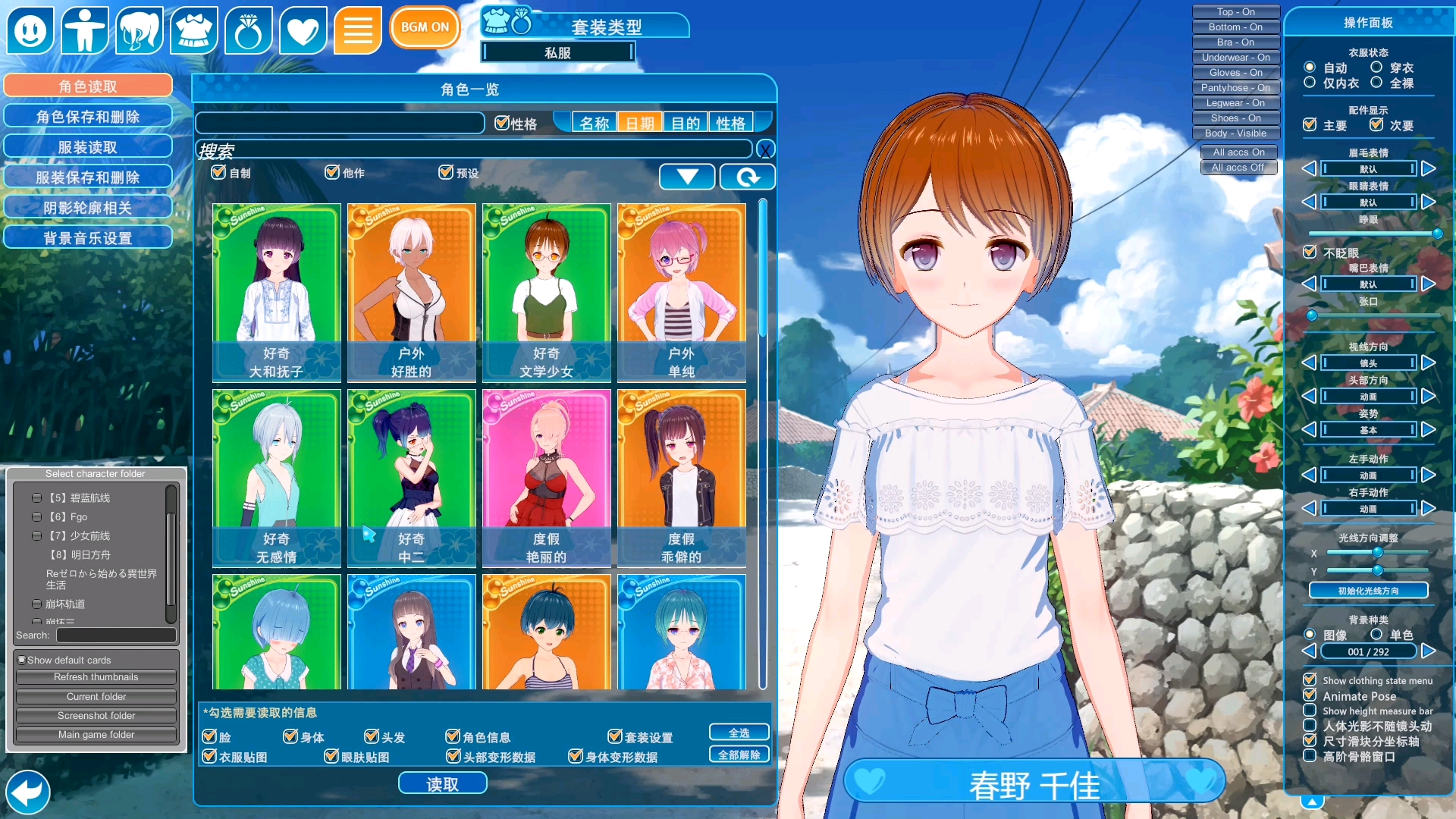The image size is (1456, 819).
Task: Select the body editing icon
Action: tap(85, 30)
